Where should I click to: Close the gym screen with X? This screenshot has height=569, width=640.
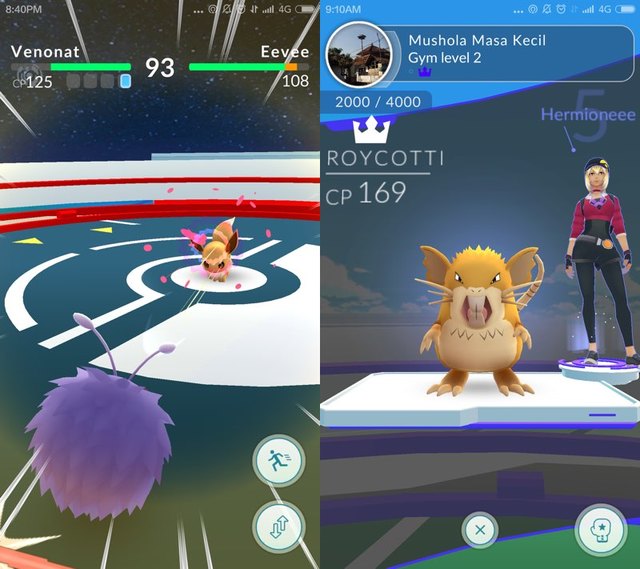click(480, 530)
